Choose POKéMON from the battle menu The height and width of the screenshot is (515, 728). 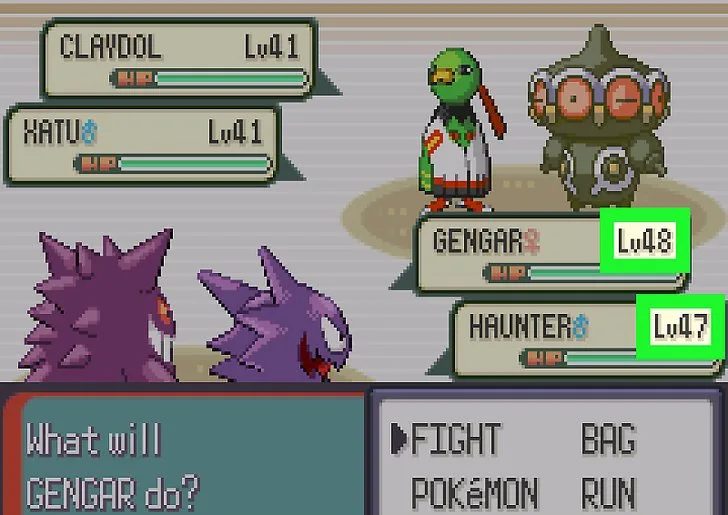click(x=475, y=493)
